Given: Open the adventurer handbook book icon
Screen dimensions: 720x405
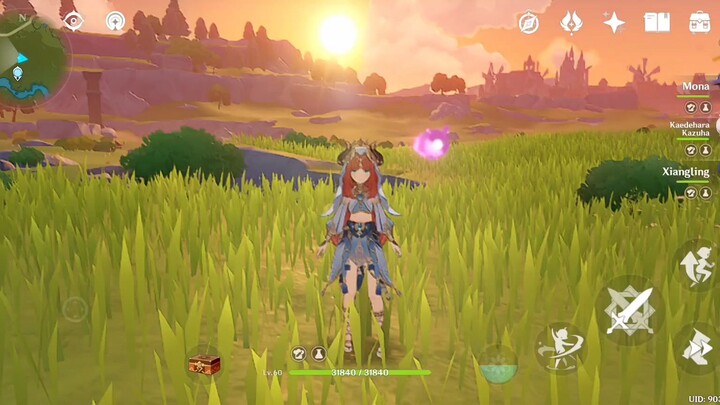Looking at the screenshot, I should coord(657,22).
